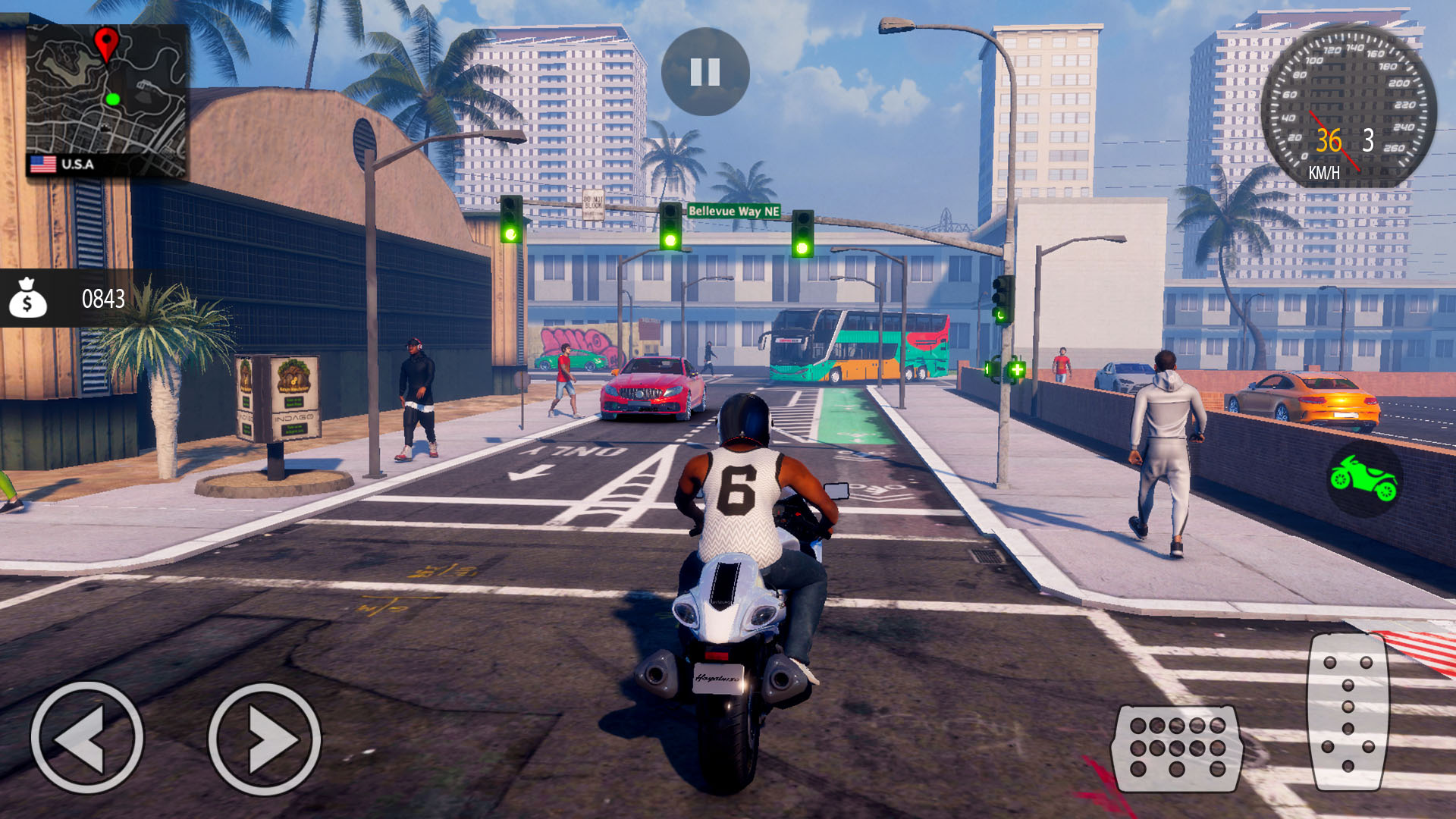The image size is (1456, 819).
Task: Tap the pause button at top center
Action: tap(704, 71)
